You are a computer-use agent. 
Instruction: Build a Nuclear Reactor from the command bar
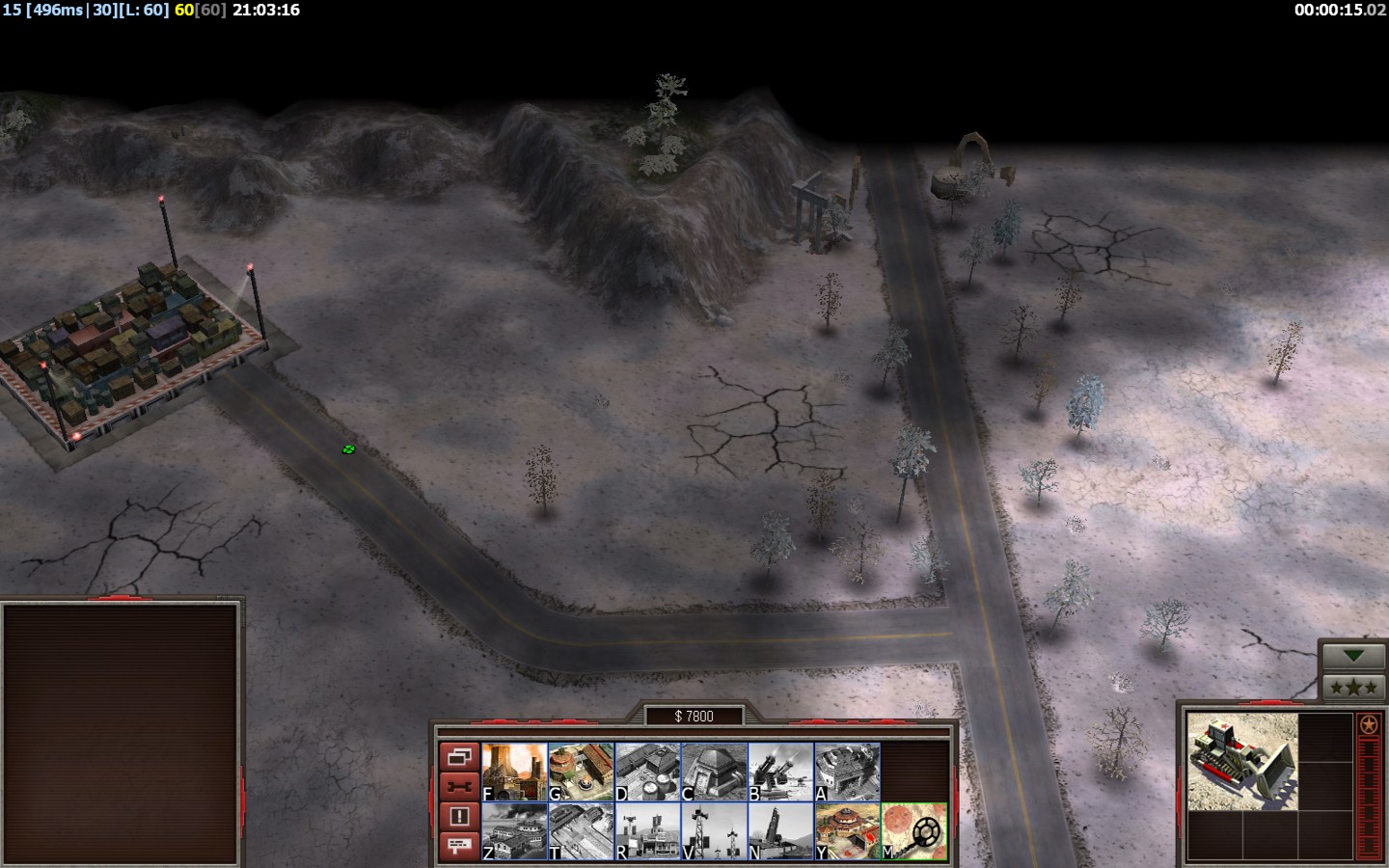click(x=514, y=772)
